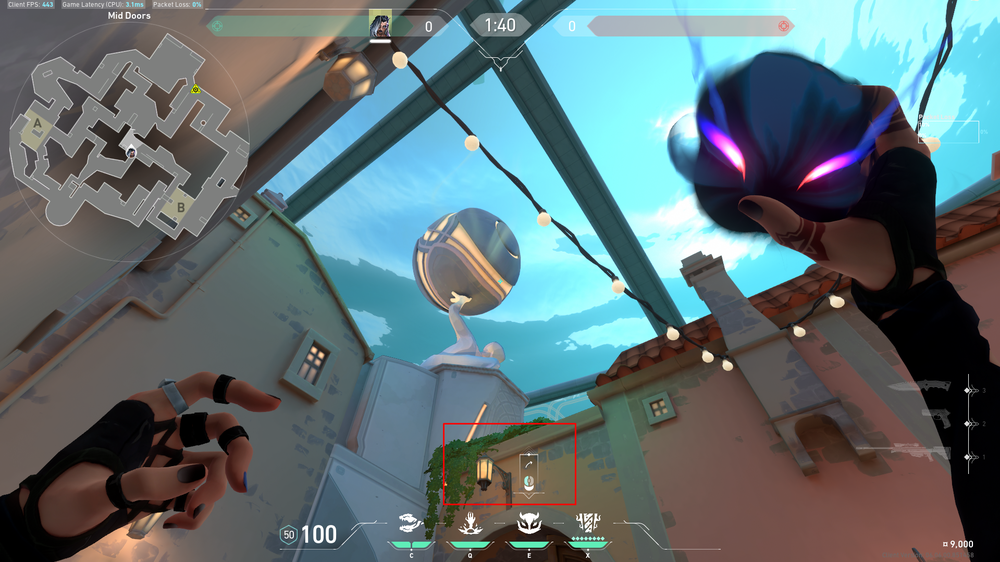Click the agent portrait in the top bar
Viewport: 1000px width, 562px height.
[x=380, y=24]
